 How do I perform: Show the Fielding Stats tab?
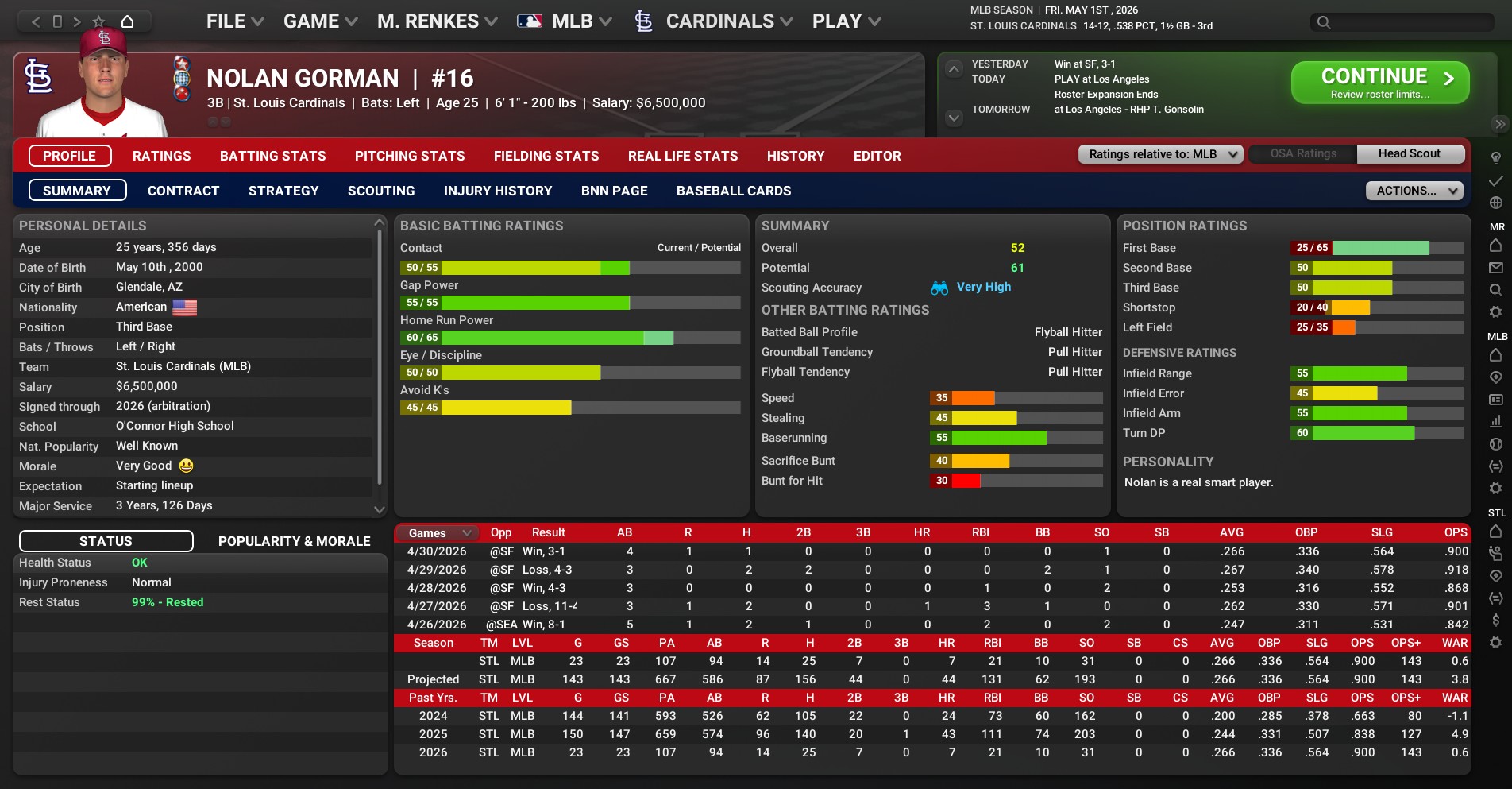tap(546, 156)
